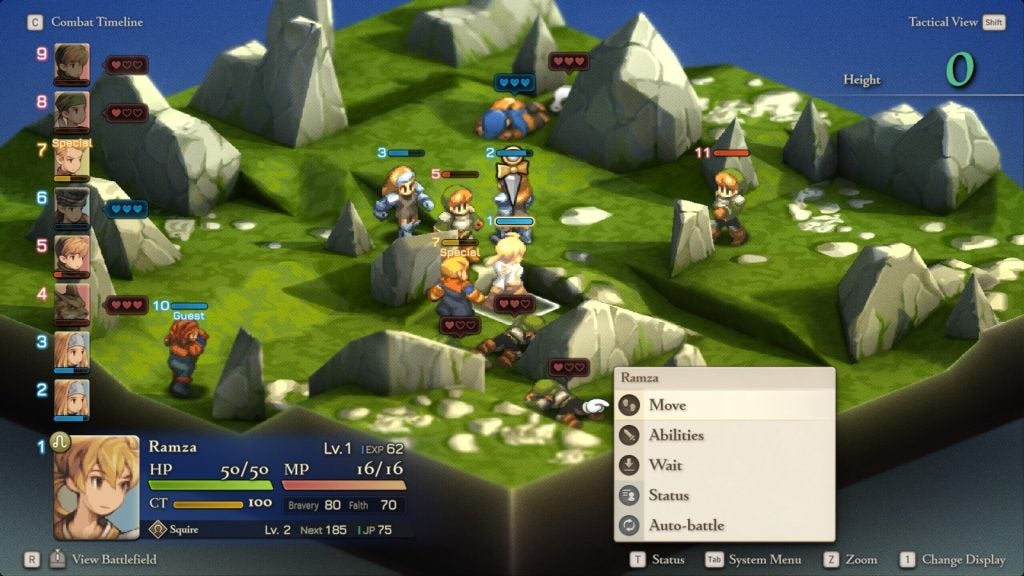Click timeline portrait numbered 3

(x=72, y=349)
